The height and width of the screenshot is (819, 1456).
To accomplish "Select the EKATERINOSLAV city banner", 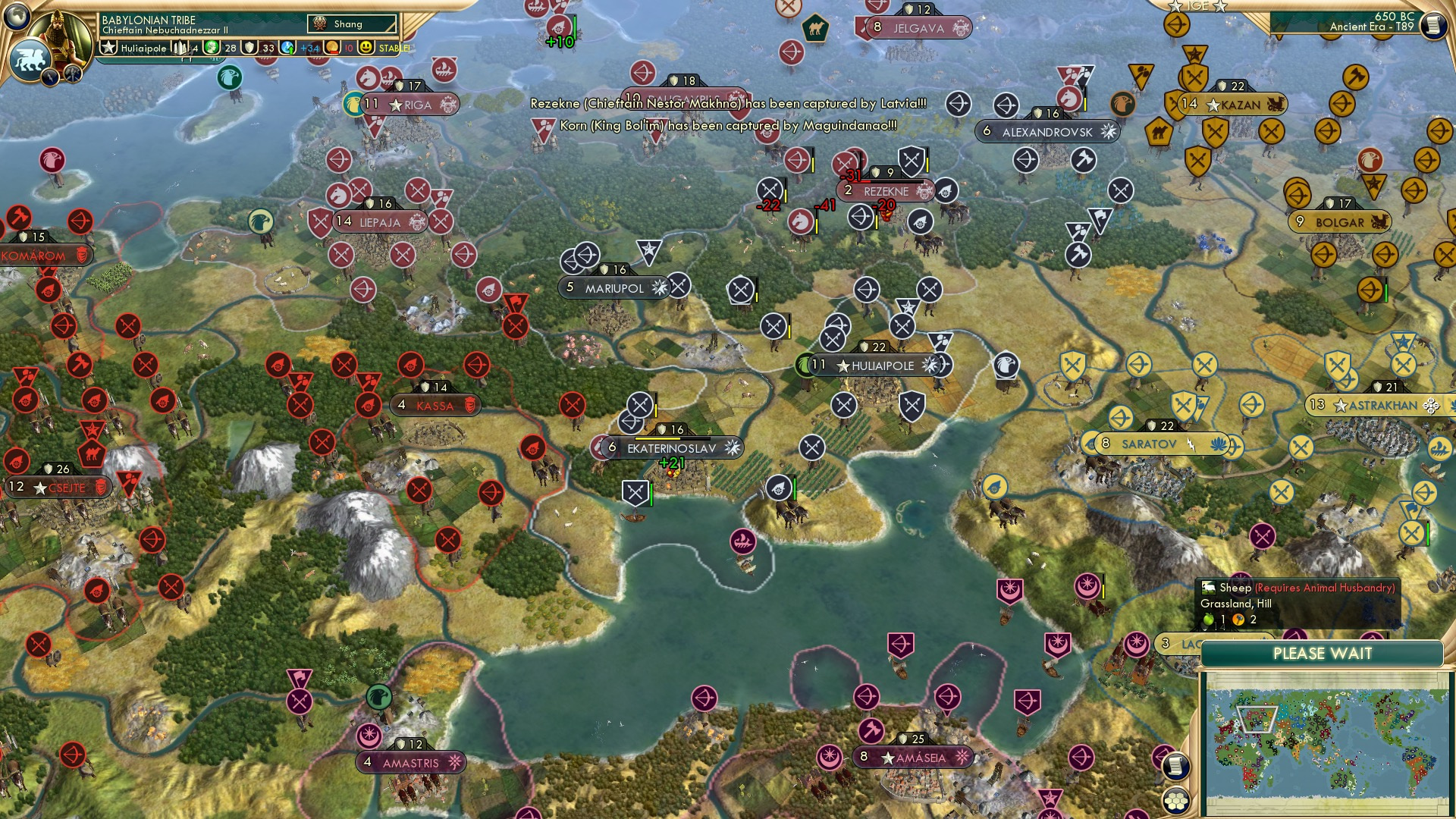I will (x=671, y=447).
